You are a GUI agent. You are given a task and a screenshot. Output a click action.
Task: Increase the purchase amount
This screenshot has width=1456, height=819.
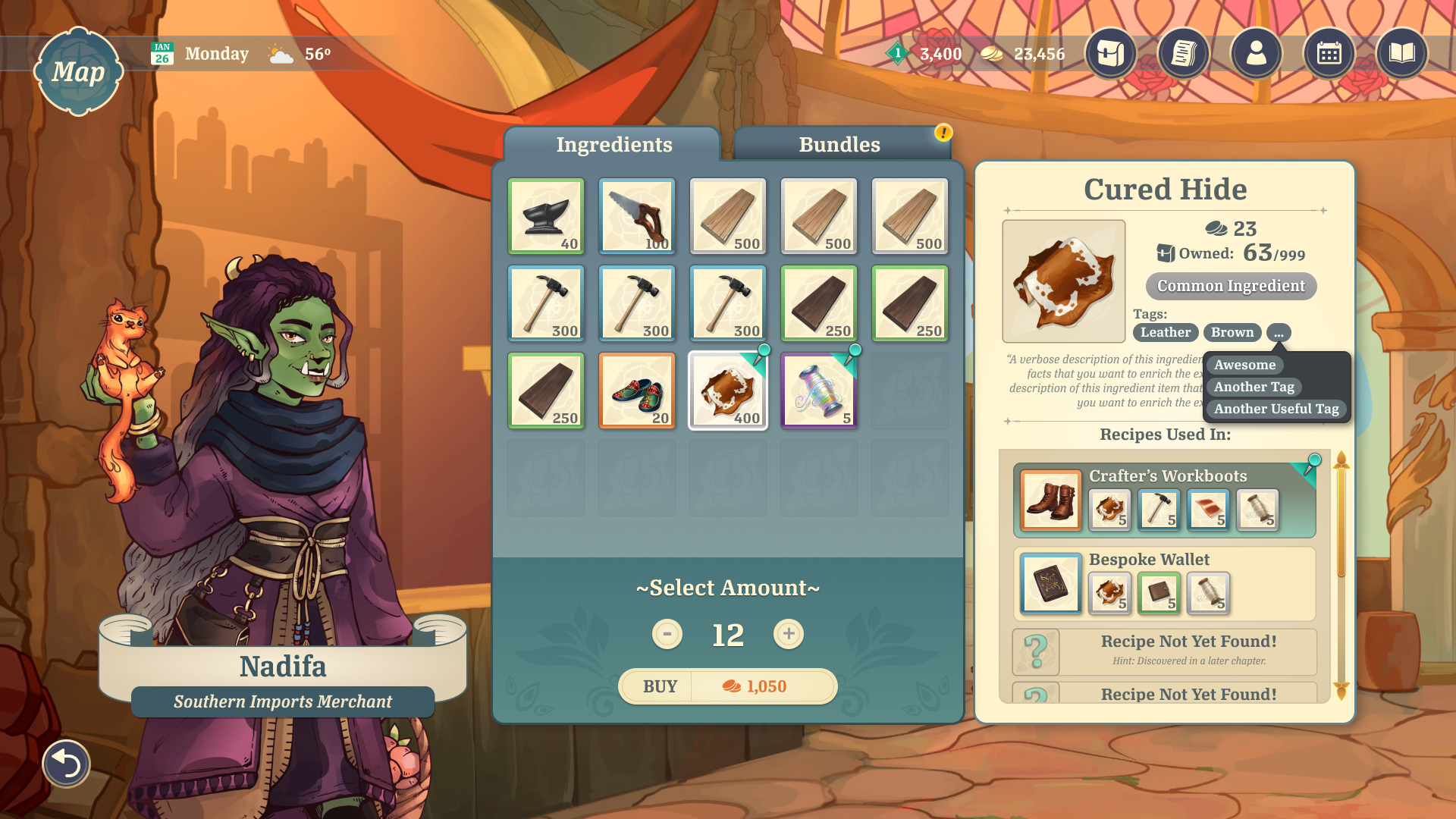[789, 634]
